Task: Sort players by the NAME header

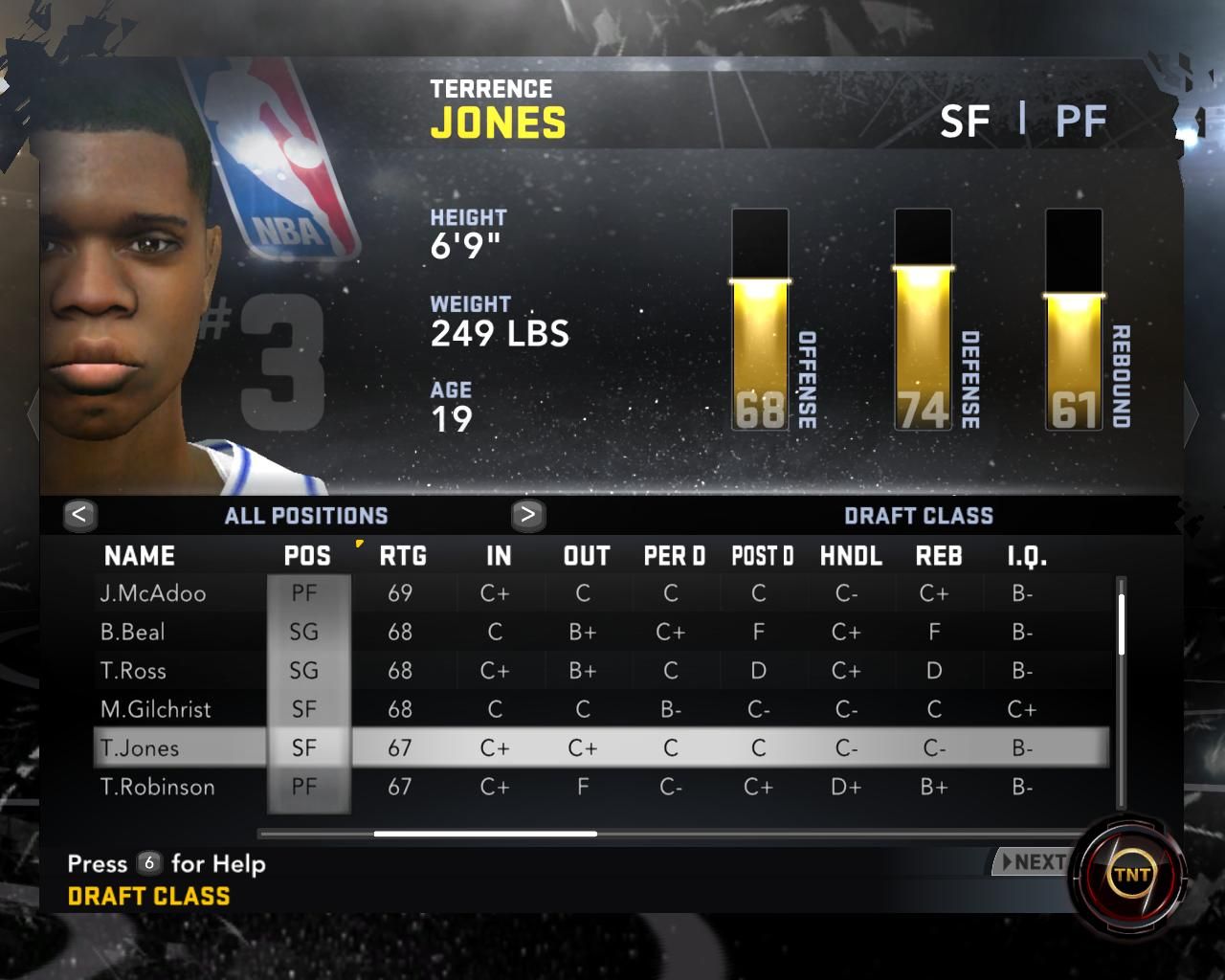Action: [140, 556]
